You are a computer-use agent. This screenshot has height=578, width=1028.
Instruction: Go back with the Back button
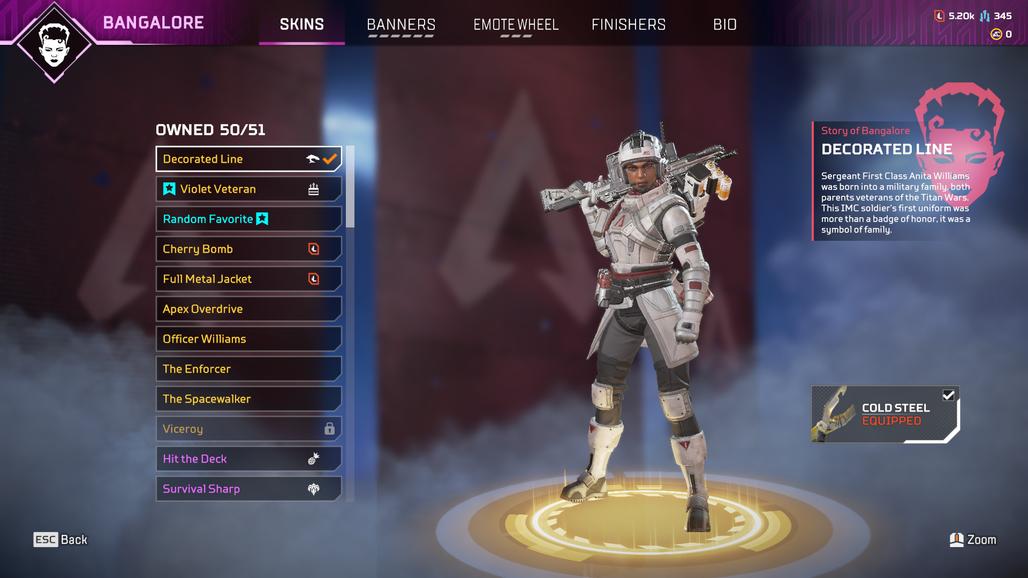coord(61,540)
